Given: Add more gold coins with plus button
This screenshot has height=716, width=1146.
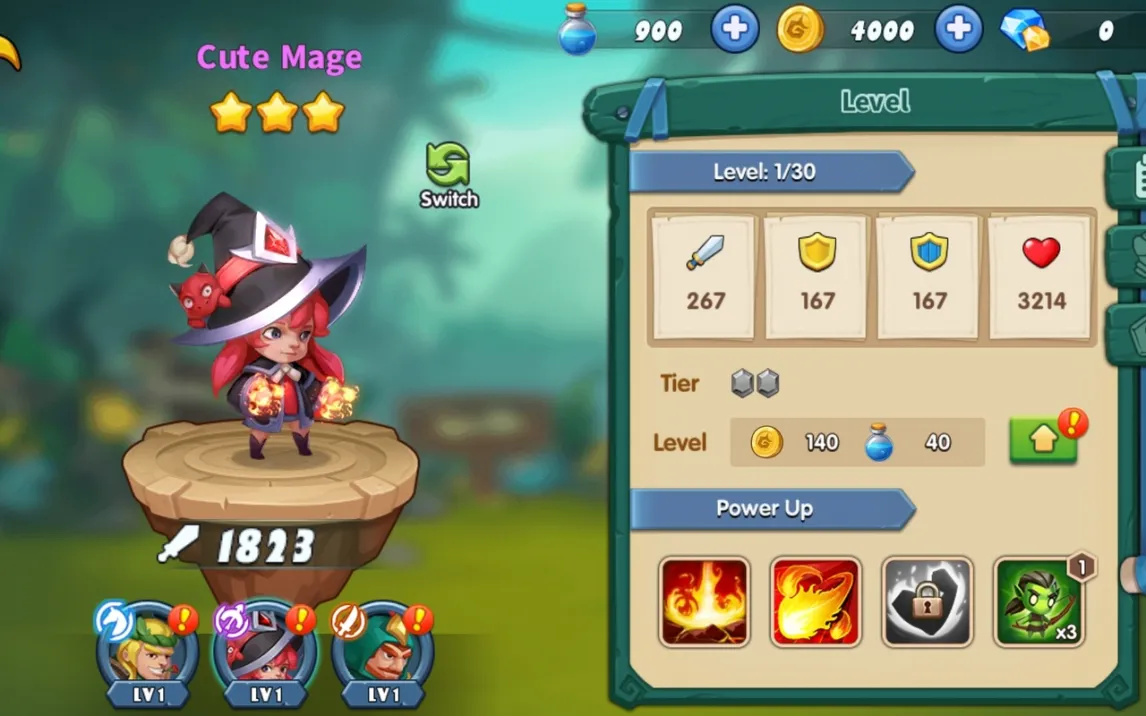Looking at the screenshot, I should (958, 29).
